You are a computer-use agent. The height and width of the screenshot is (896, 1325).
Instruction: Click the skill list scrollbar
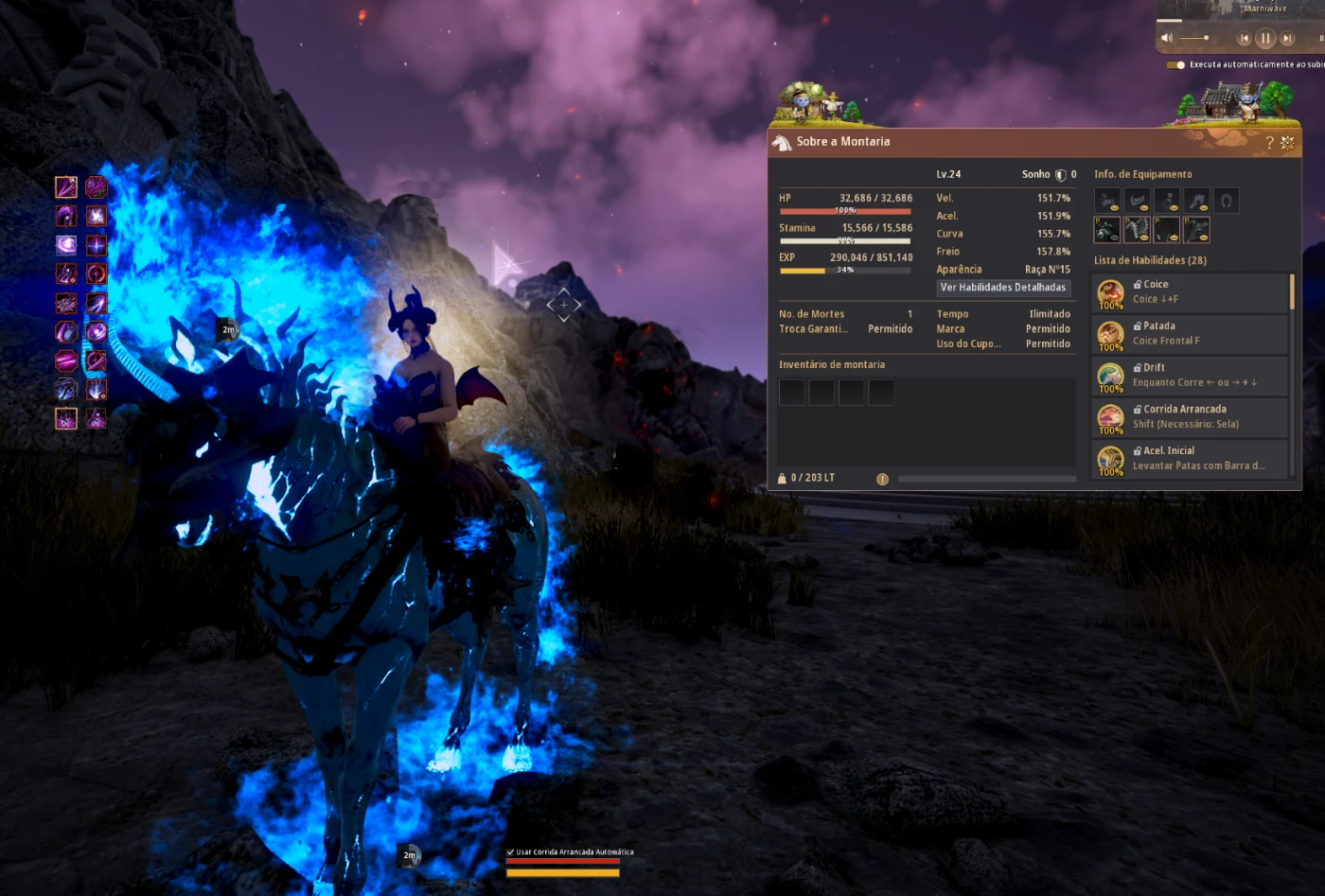click(x=1292, y=293)
